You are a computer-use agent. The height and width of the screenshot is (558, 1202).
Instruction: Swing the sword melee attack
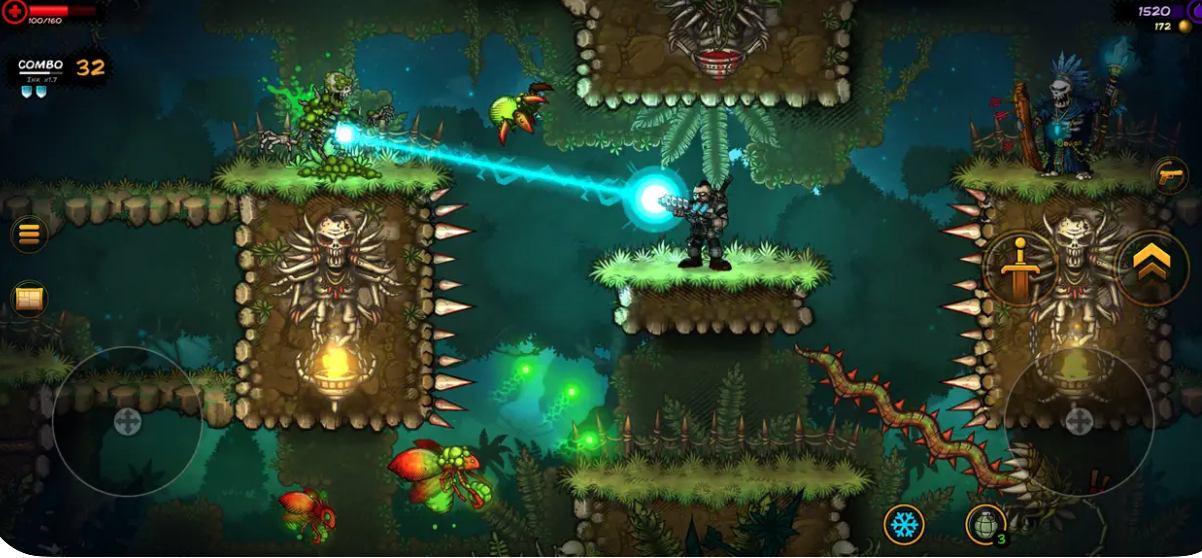tap(1019, 266)
